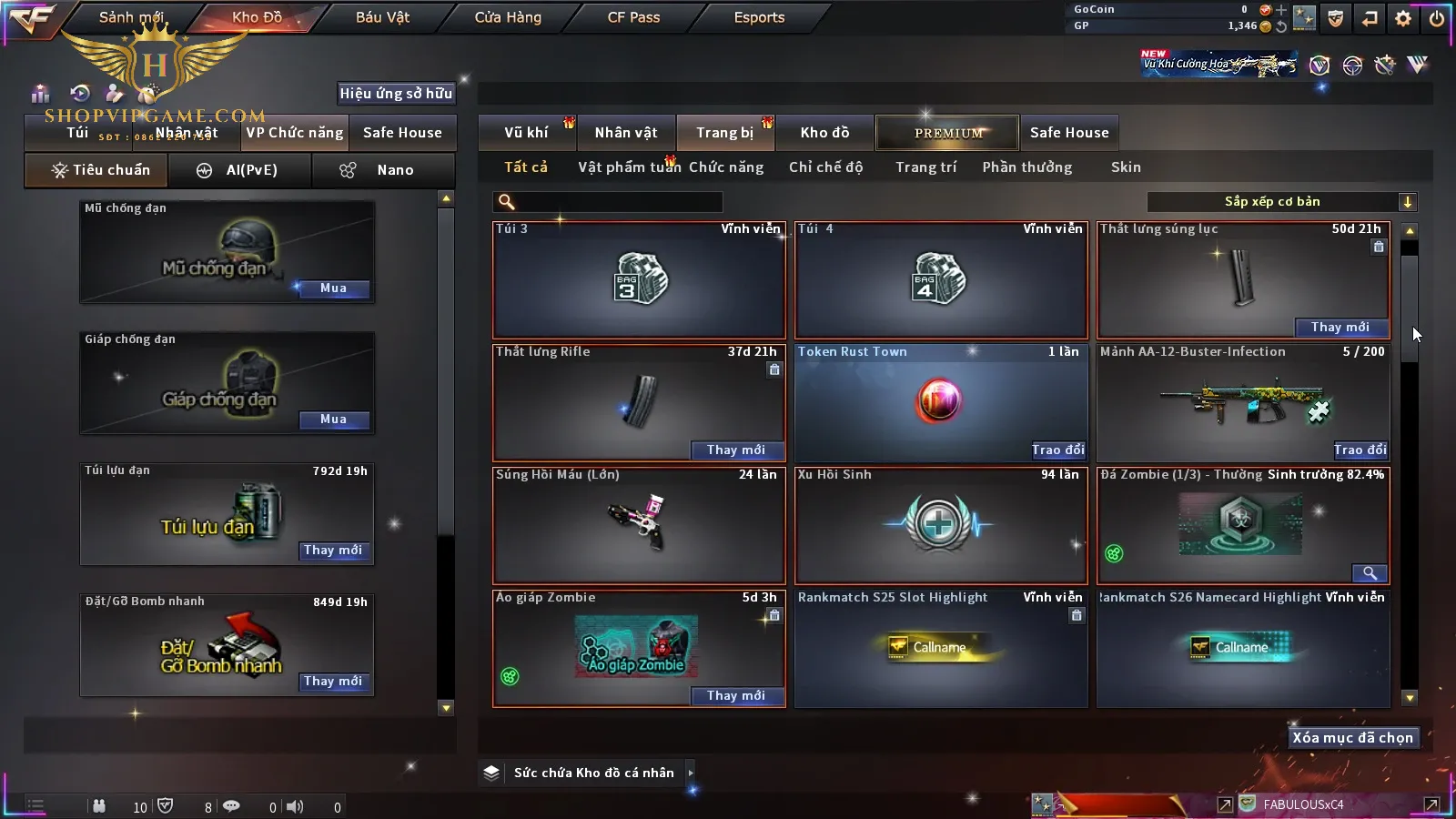Show the Tất cả filter

tap(526, 167)
